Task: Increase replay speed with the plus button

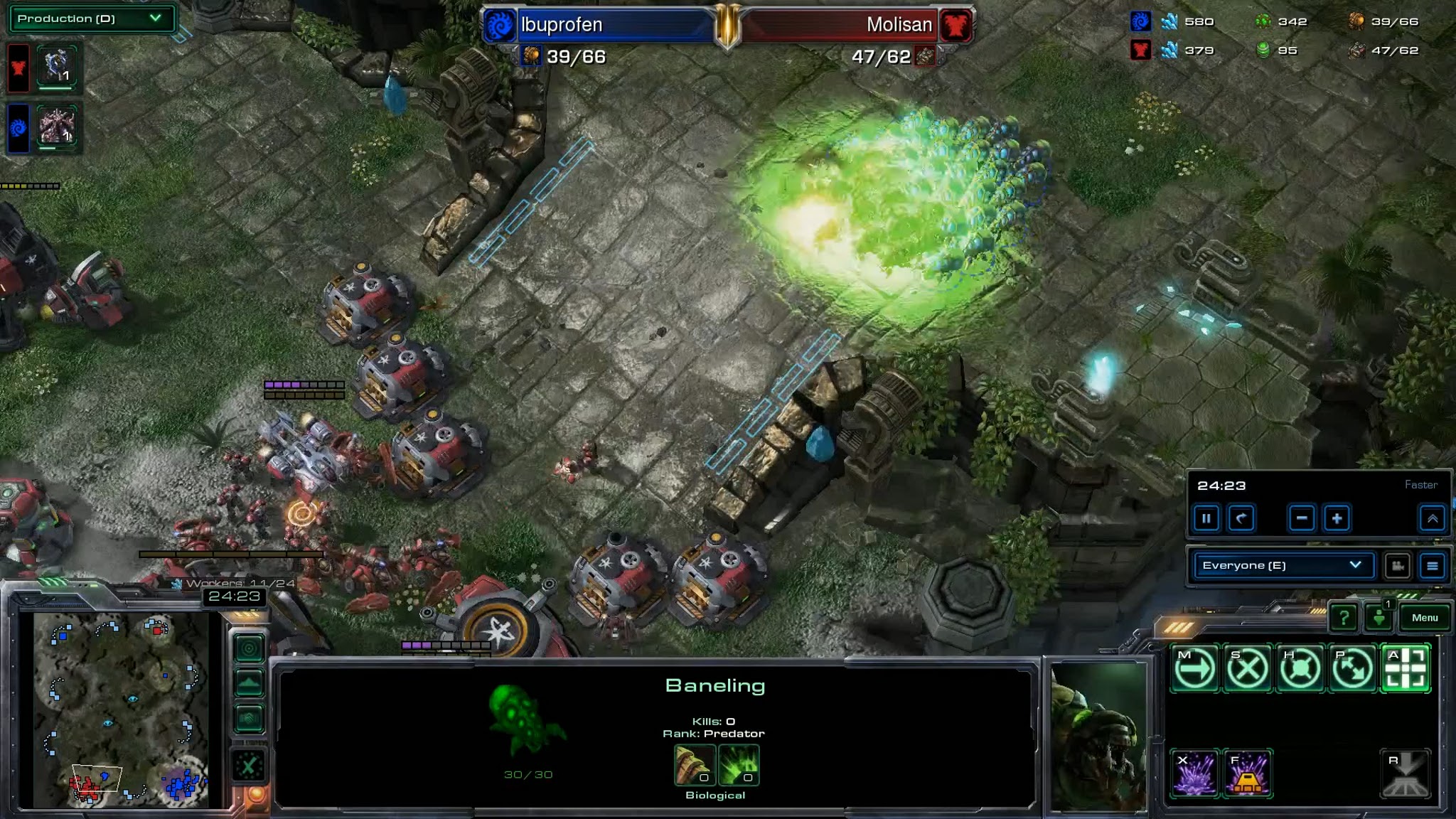Action: point(1337,518)
